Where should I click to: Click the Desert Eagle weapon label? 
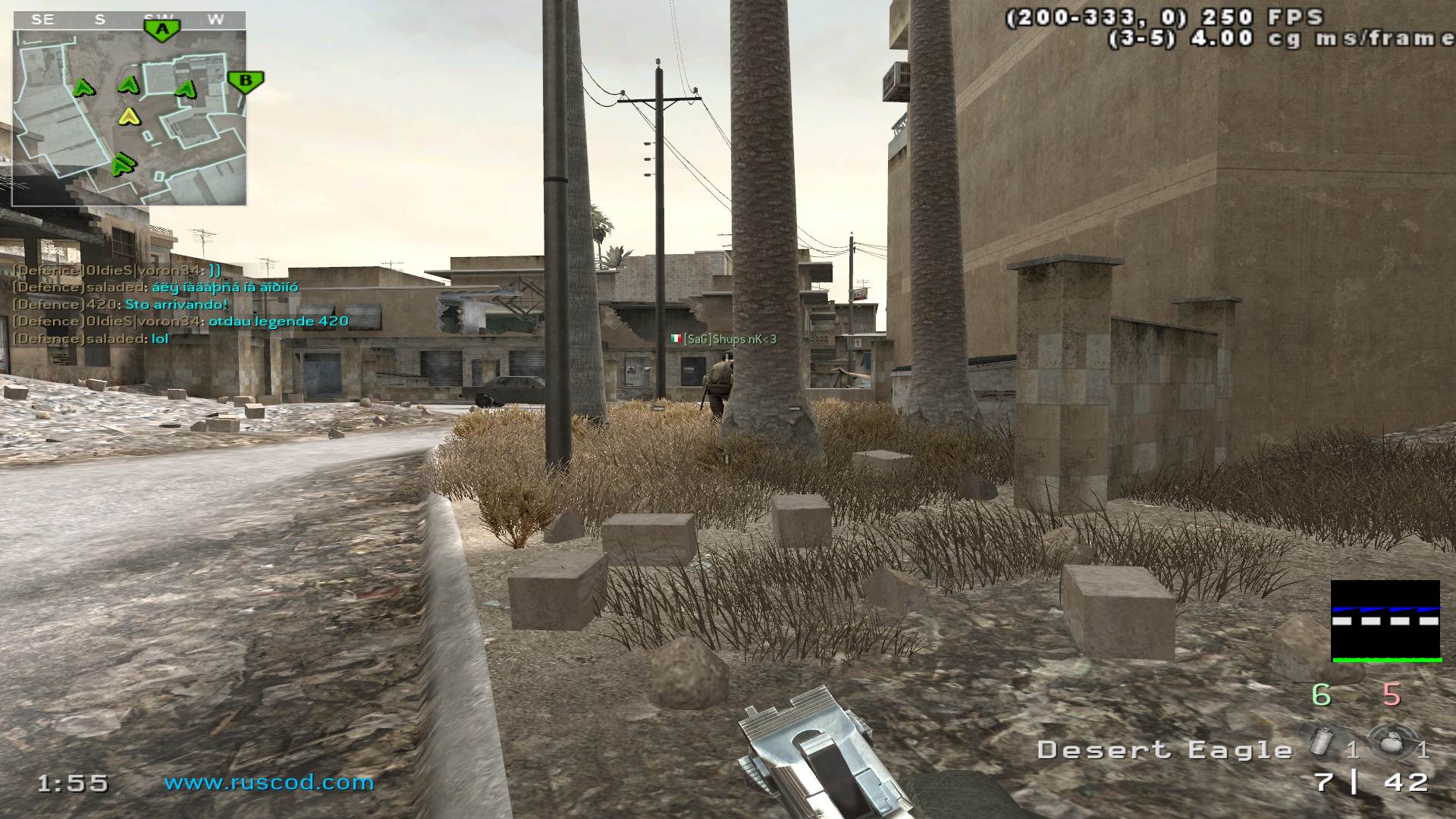point(1164,750)
